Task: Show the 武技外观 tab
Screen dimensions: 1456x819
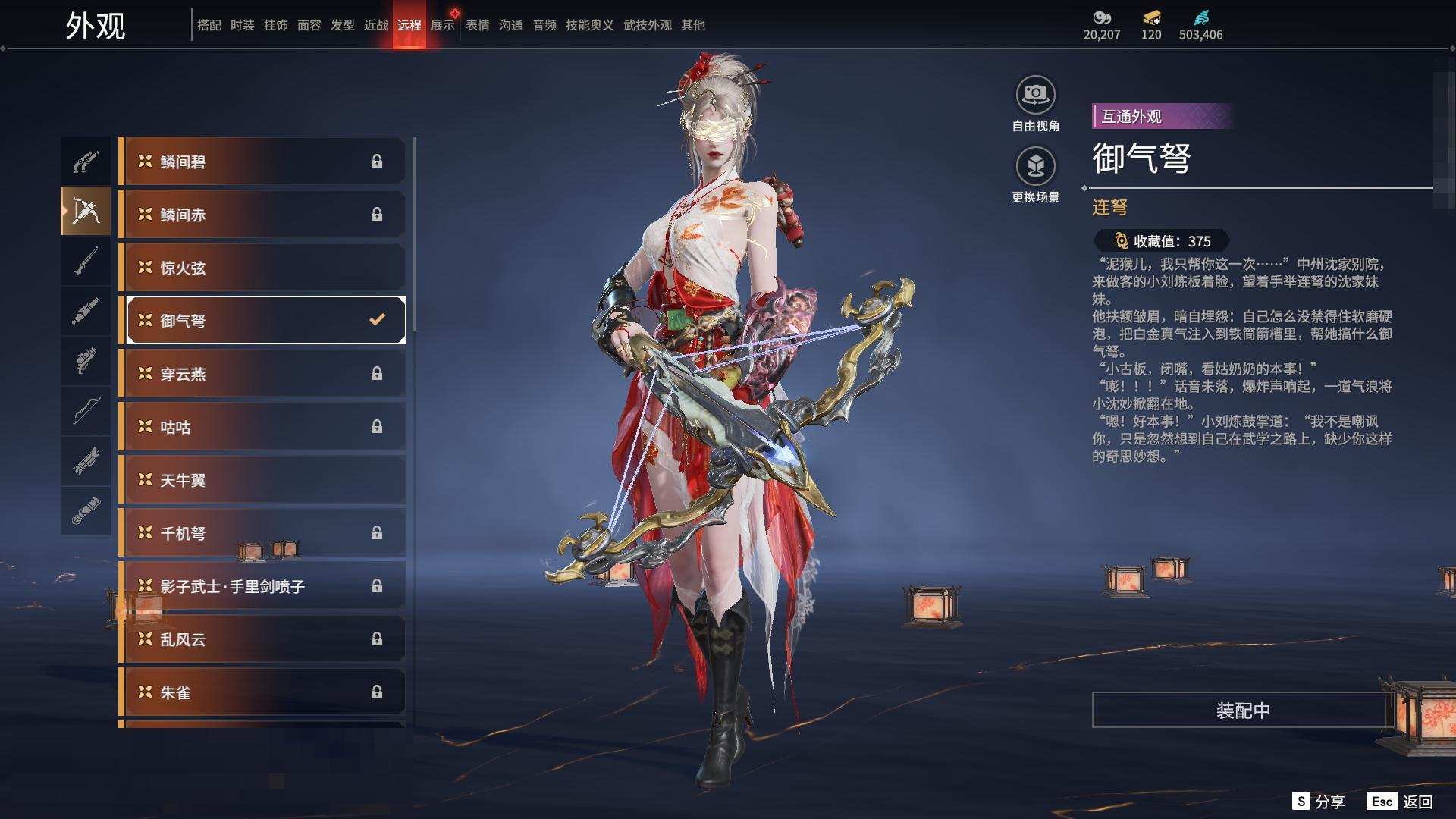Action: tap(647, 25)
